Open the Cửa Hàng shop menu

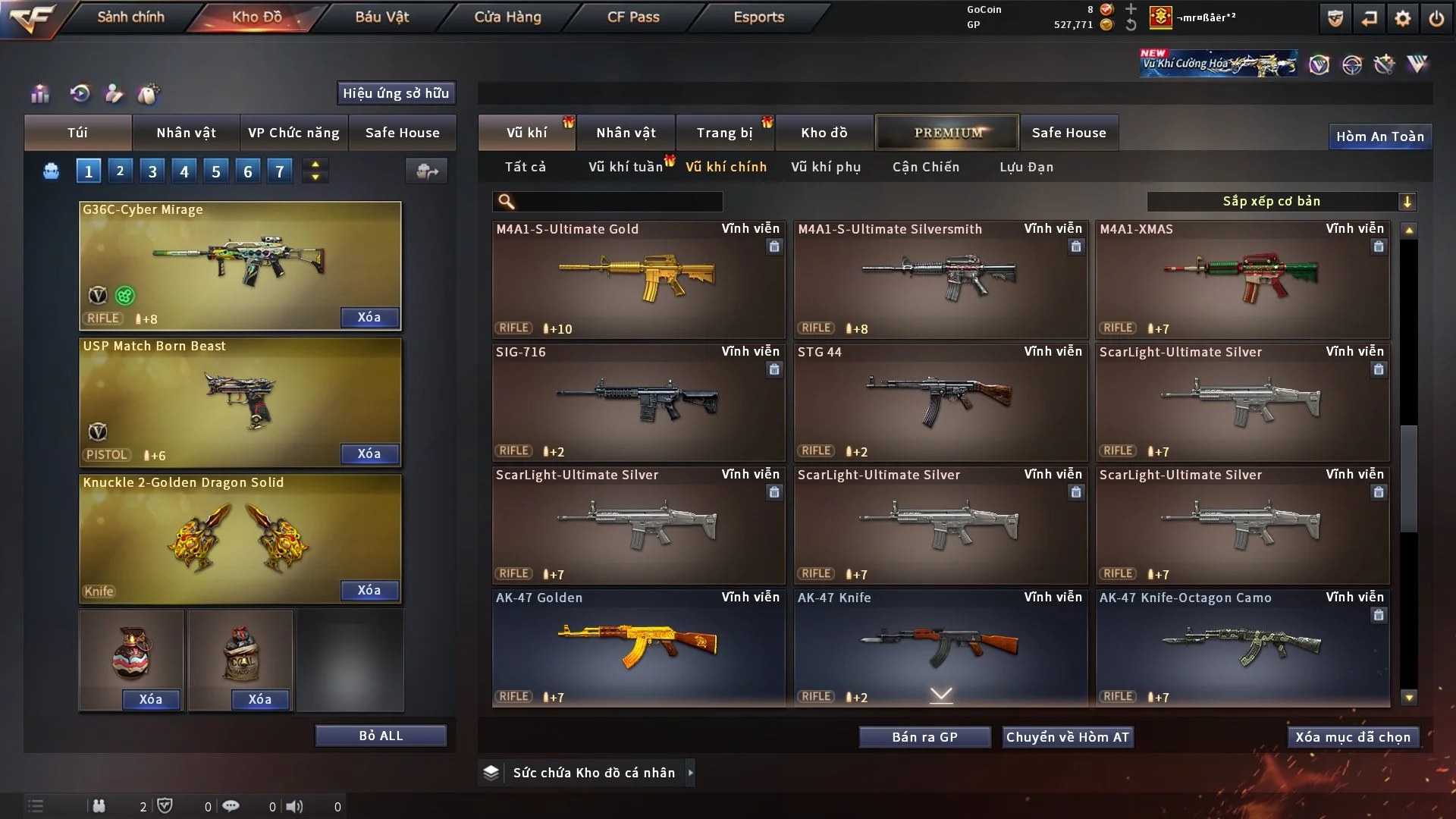507,17
